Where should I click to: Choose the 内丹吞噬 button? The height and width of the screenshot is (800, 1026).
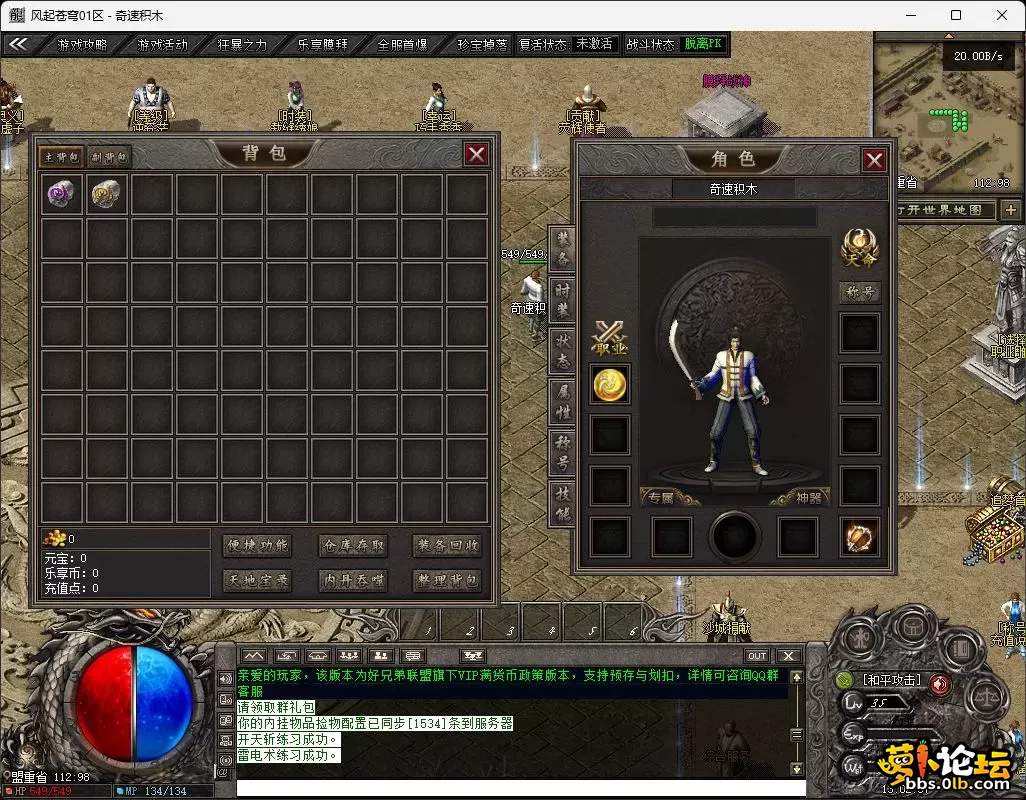(x=352, y=580)
